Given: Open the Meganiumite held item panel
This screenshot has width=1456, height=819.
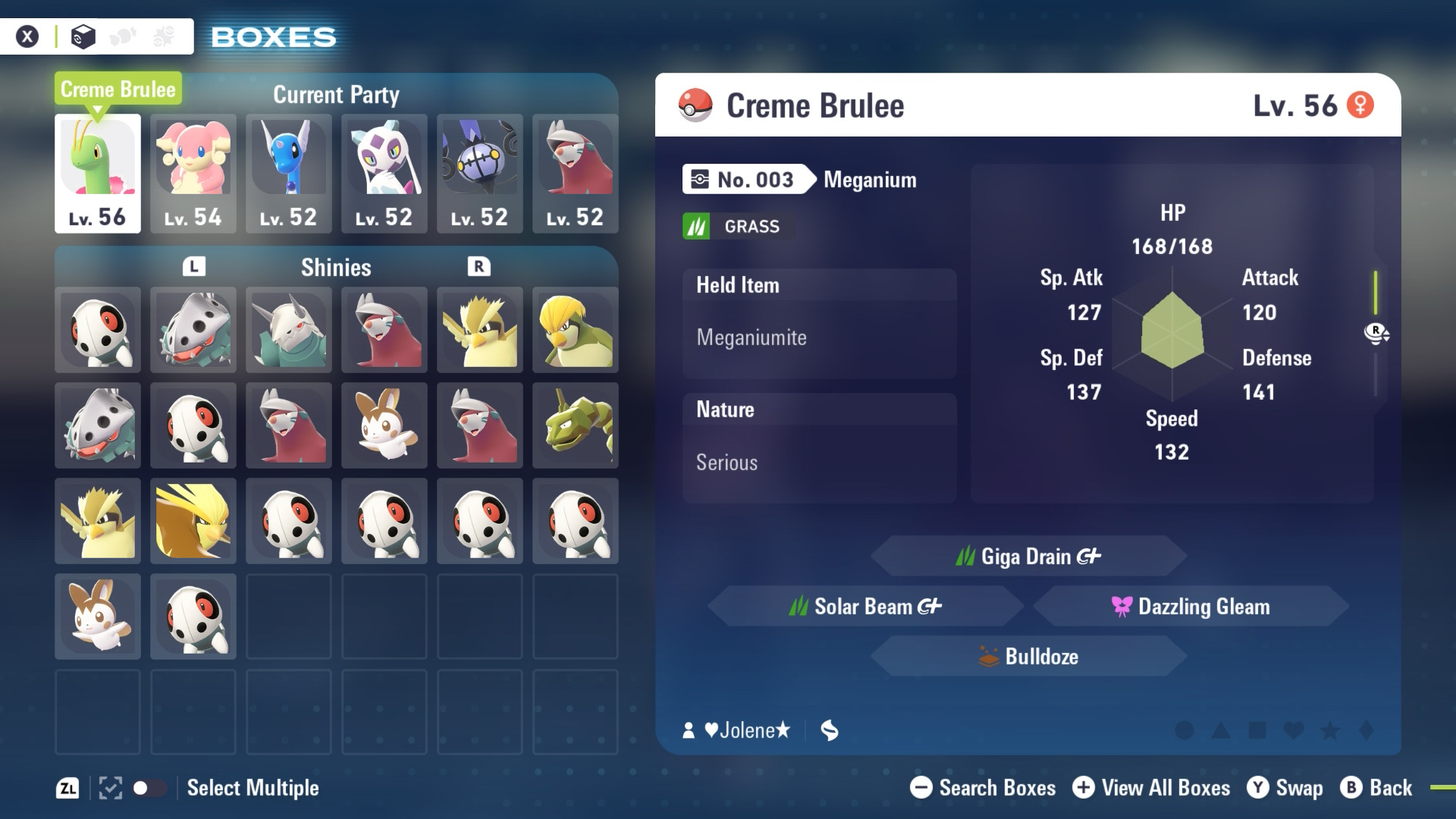Looking at the screenshot, I should (819, 324).
